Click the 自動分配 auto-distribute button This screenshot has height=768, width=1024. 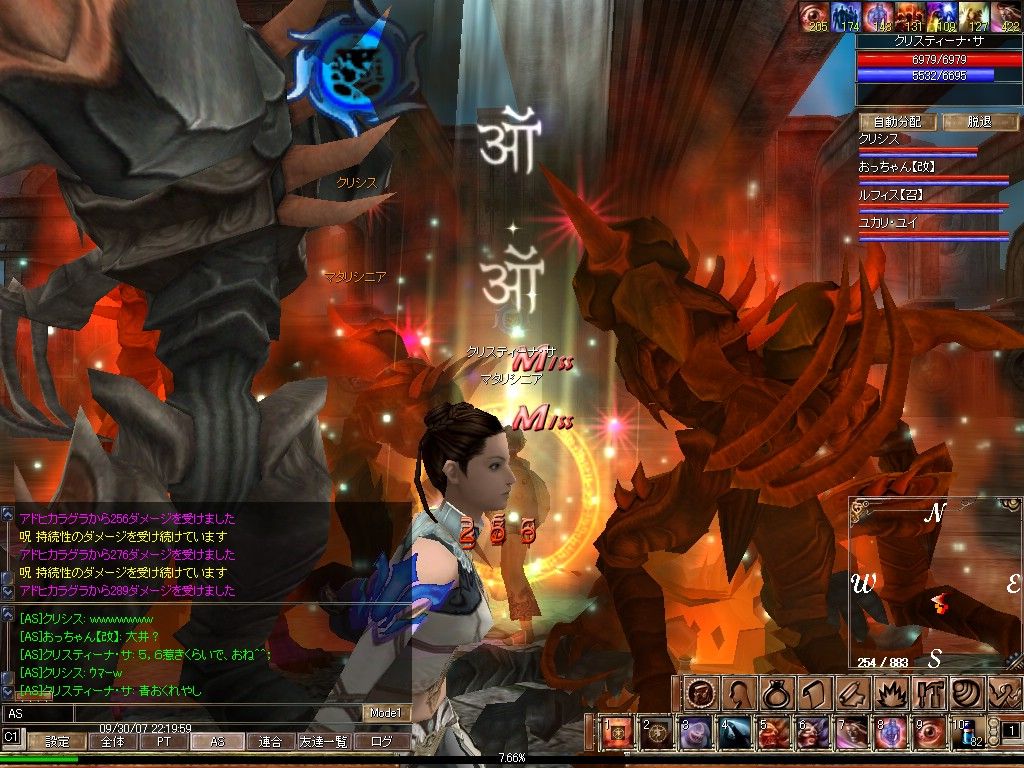tap(897, 122)
